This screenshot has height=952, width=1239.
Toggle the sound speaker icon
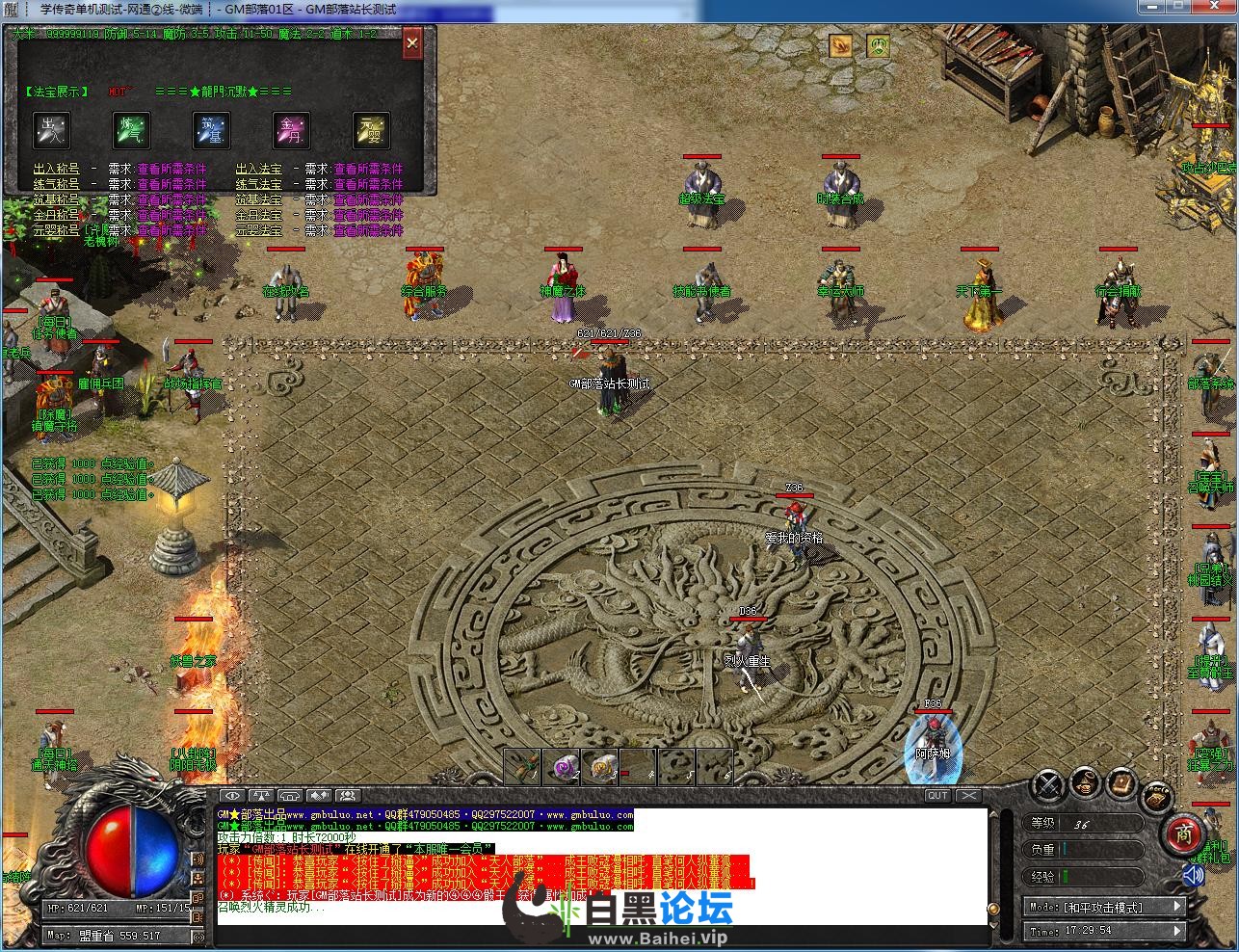tap(1193, 875)
